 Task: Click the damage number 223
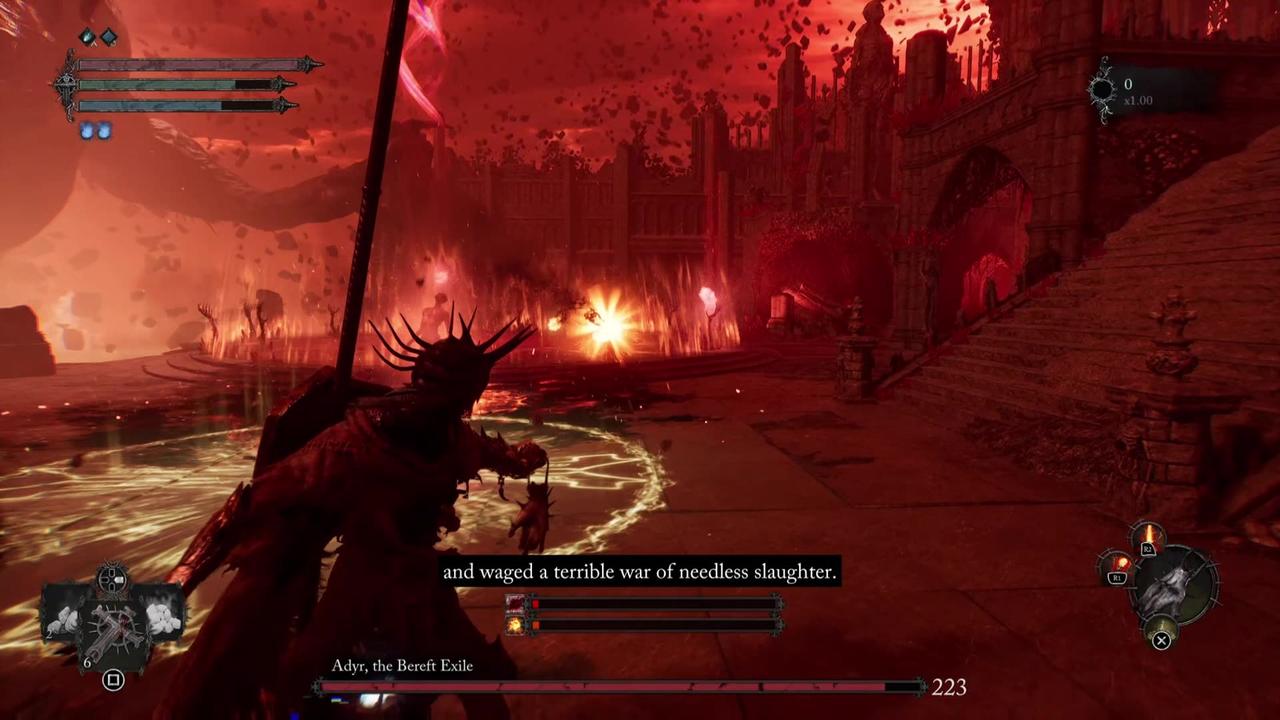948,688
